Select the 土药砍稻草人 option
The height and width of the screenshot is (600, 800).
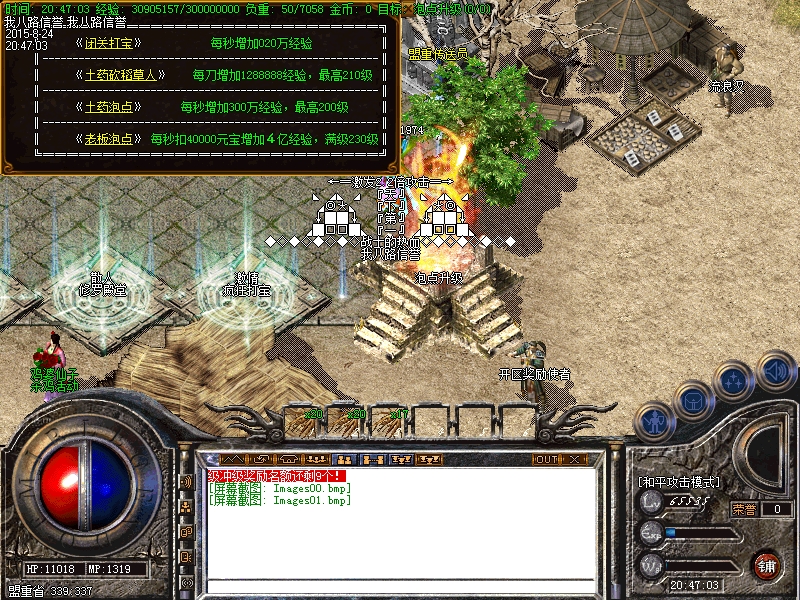coord(120,75)
